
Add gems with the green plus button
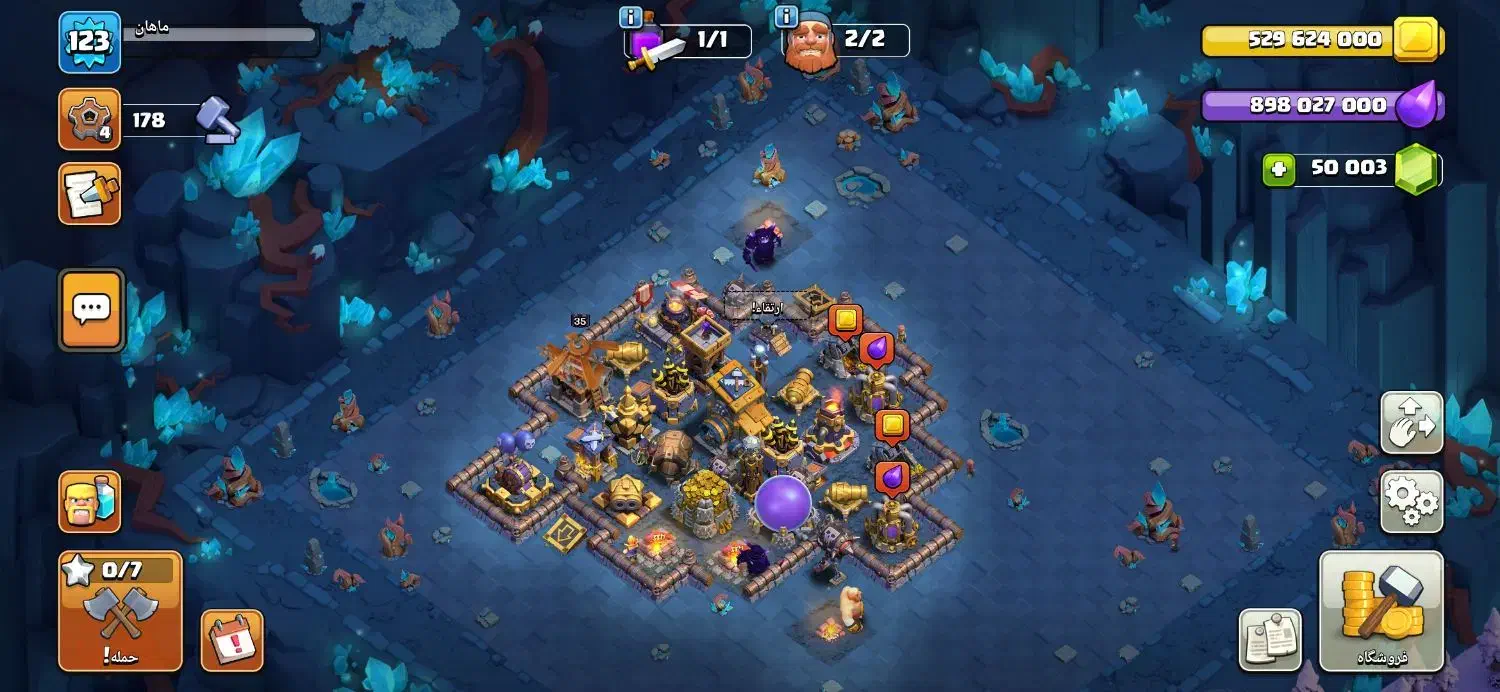click(x=1276, y=169)
